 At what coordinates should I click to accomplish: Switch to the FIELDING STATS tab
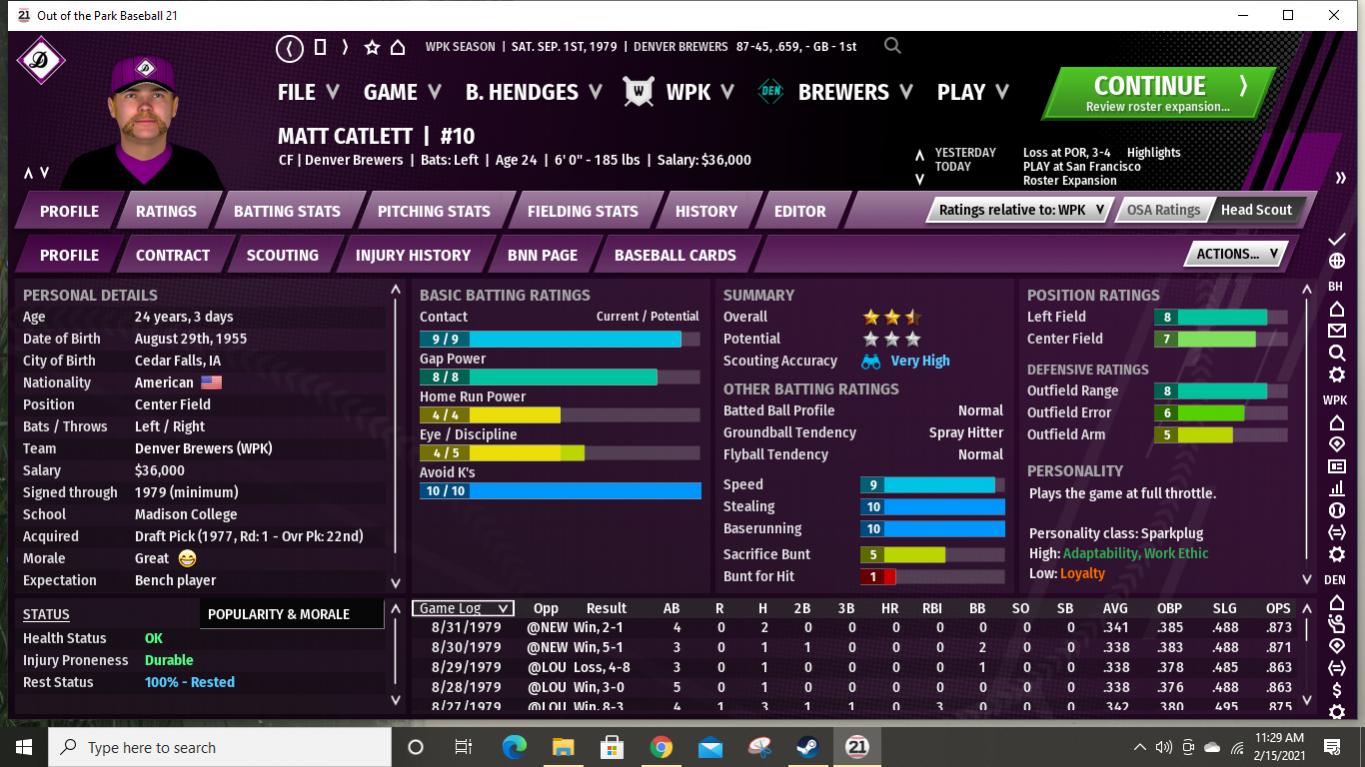click(x=584, y=211)
